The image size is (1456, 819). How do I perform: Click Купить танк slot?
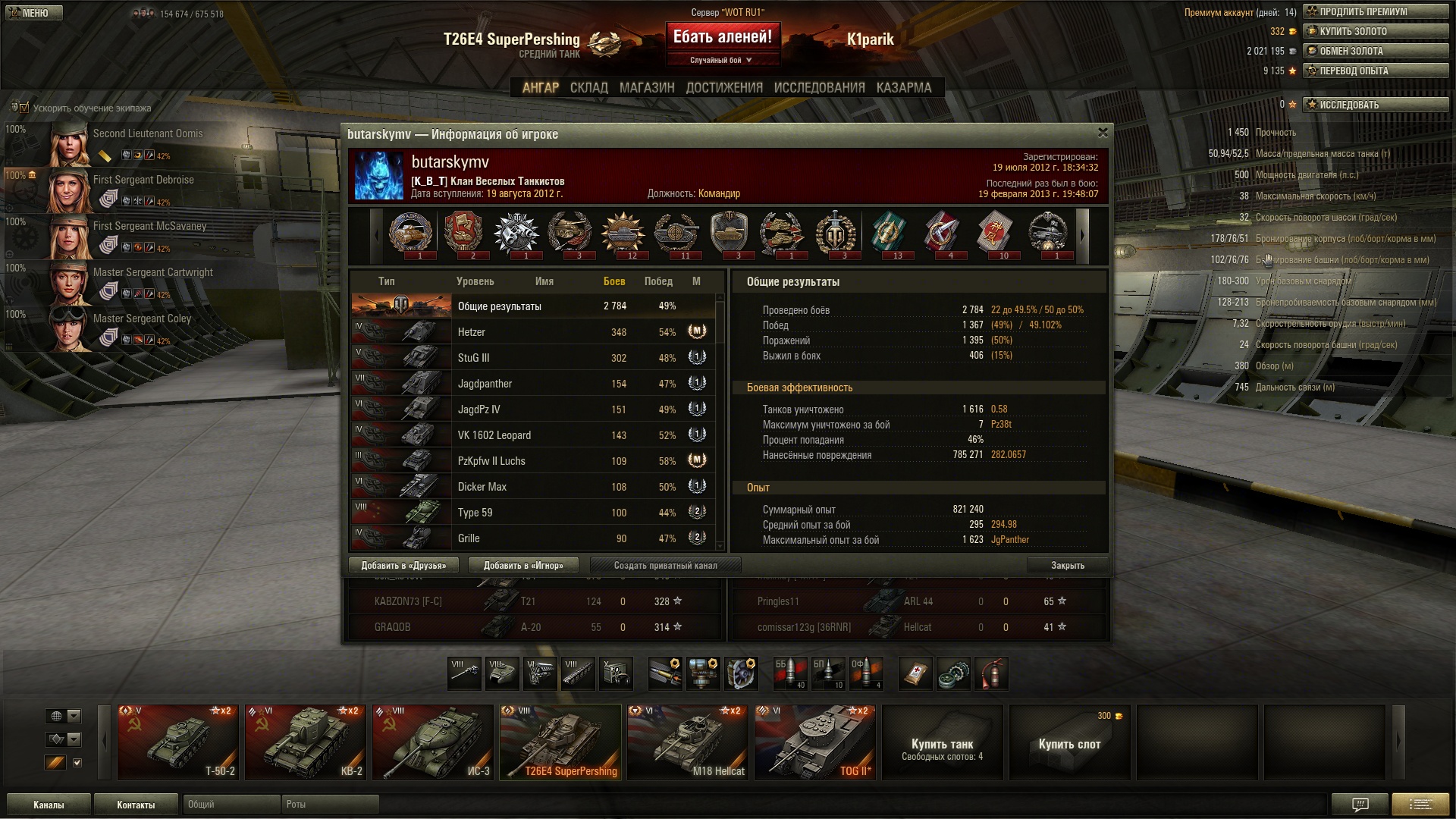pyautogui.click(x=942, y=742)
